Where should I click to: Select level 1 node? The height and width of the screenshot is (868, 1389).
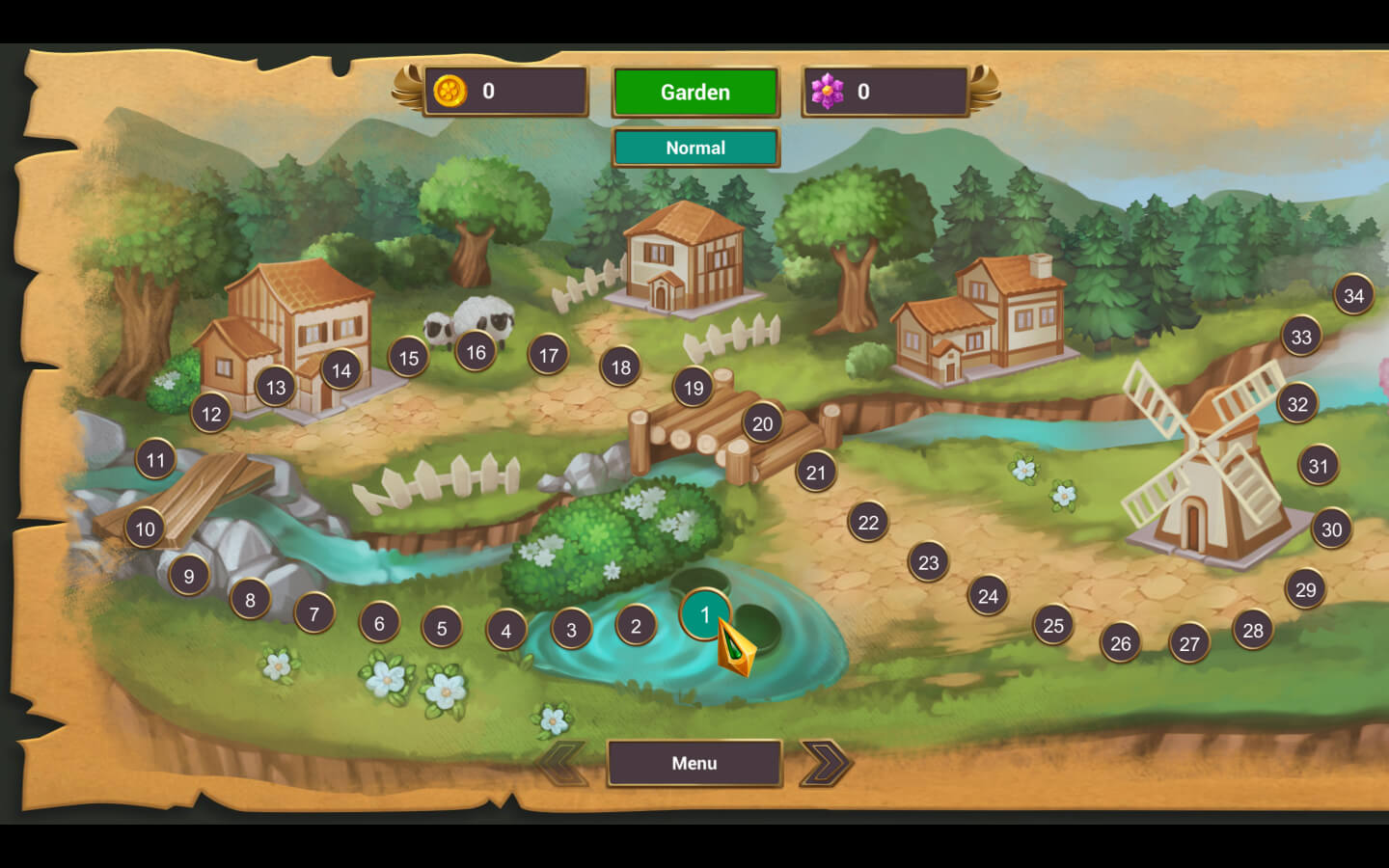tap(705, 614)
